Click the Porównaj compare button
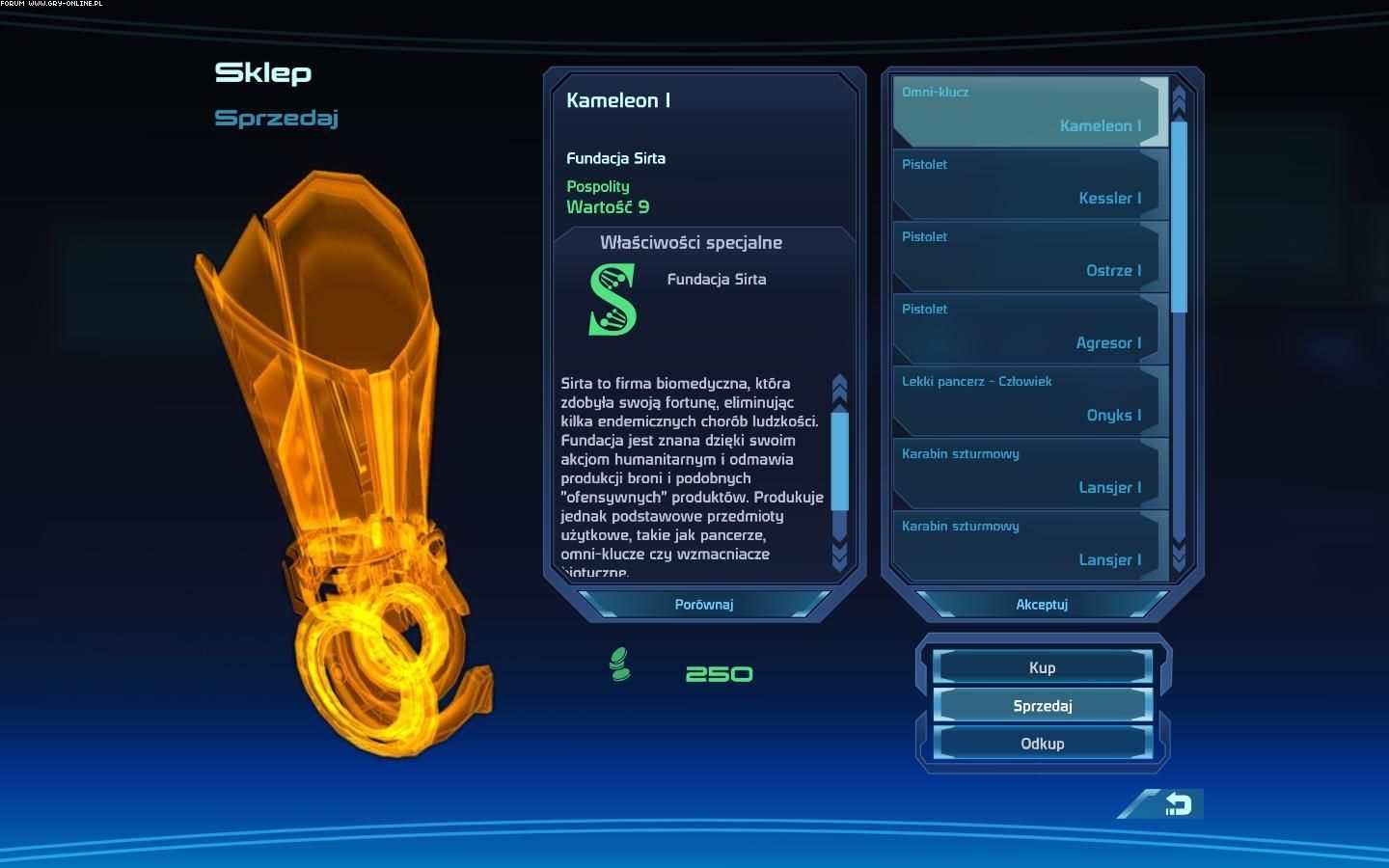The width and height of the screenshot is (1389, 868). click(x=704, y=605)
